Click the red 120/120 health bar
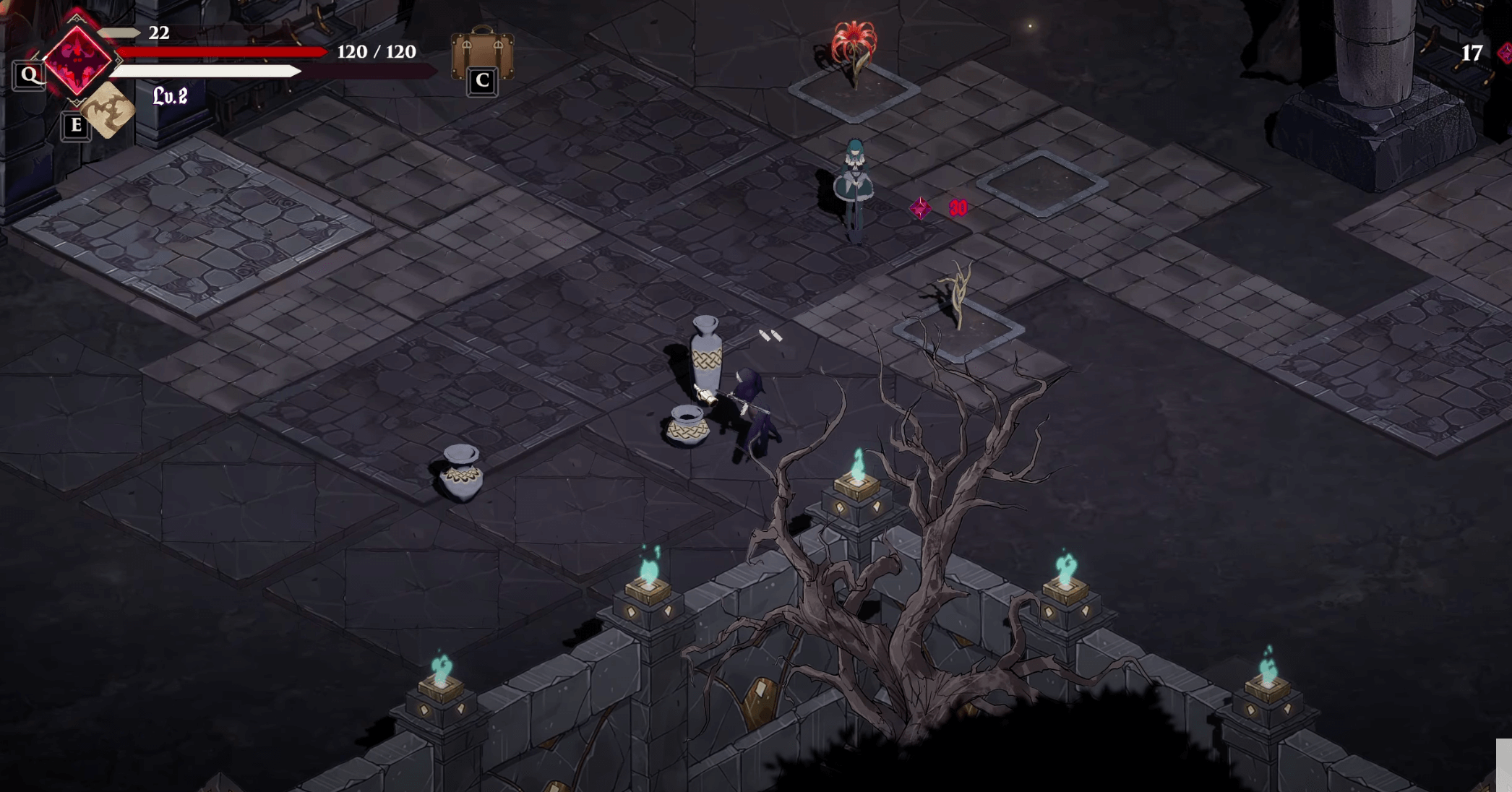 coord(224,52)
